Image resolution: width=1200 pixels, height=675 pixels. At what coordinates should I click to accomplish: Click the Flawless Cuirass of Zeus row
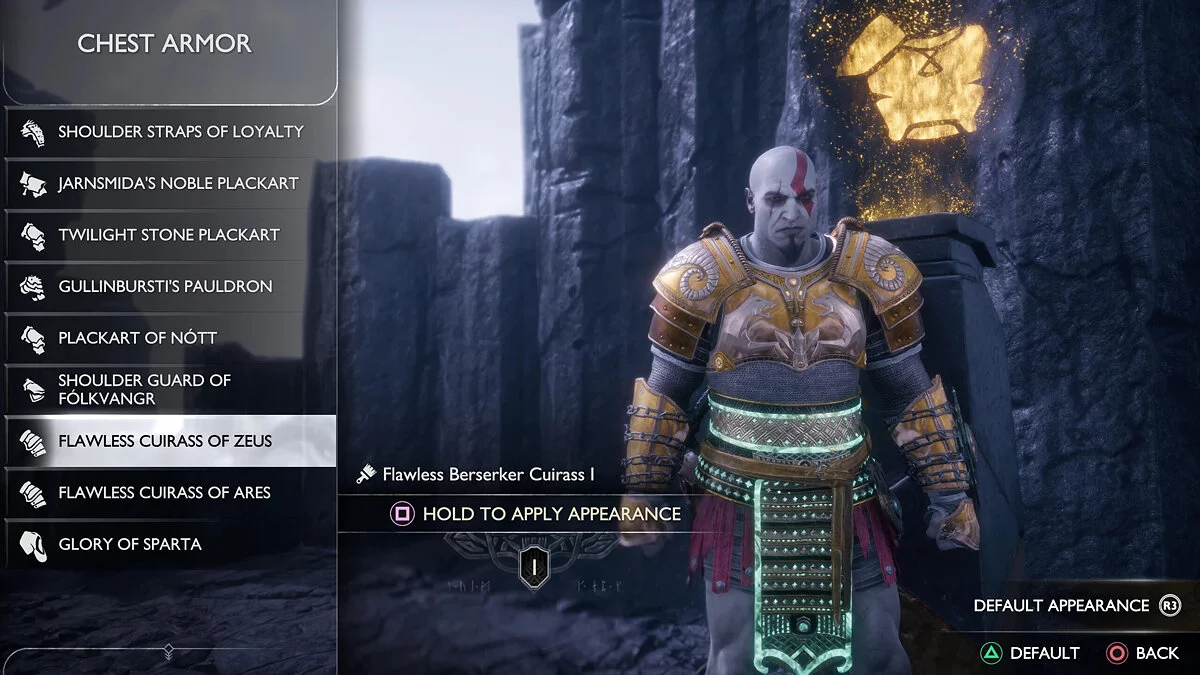click(x=170, y=441)
